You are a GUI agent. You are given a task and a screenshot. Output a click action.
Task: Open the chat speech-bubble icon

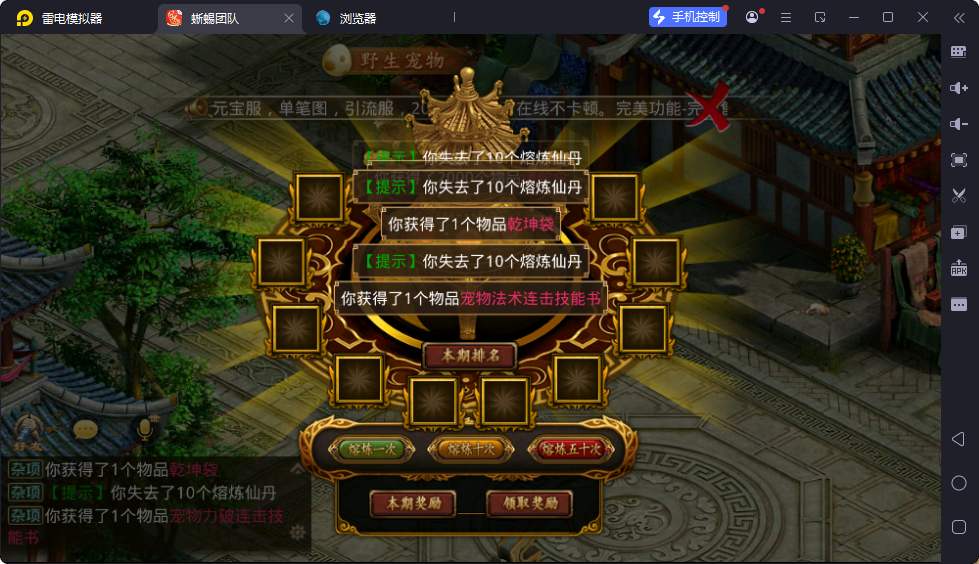point(86,430)
